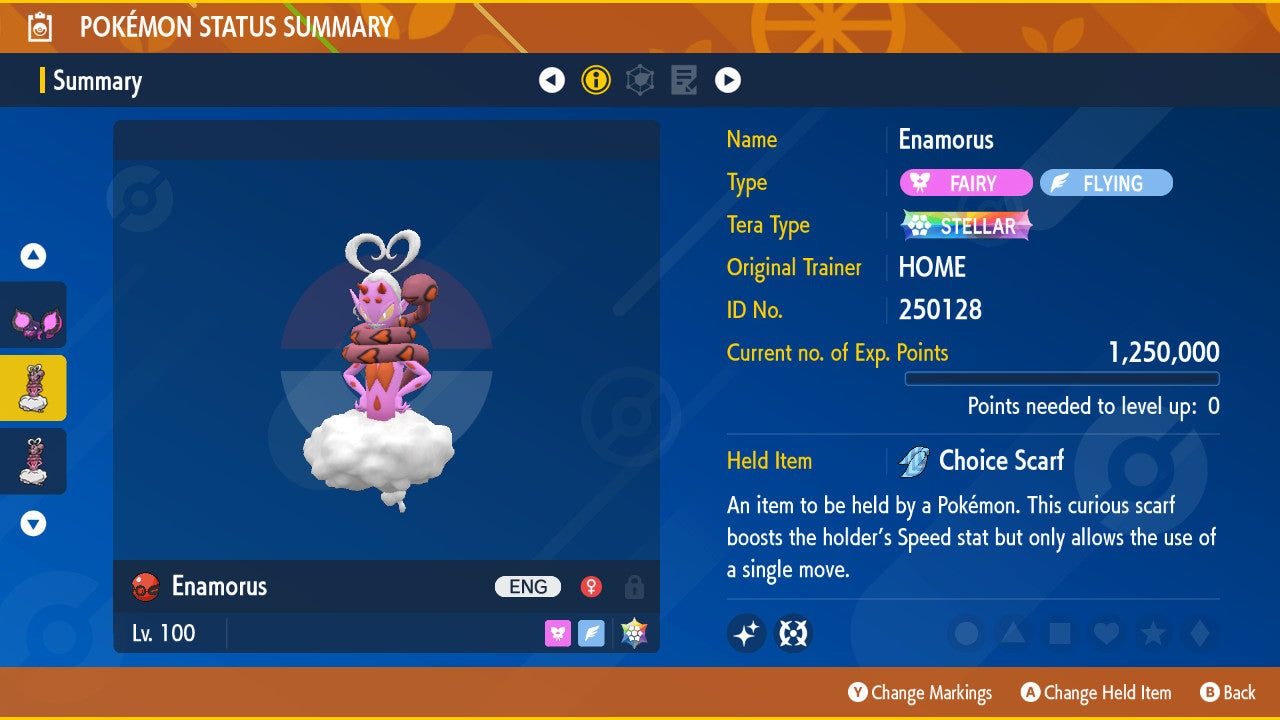Image resolution: width=1280 pixels, height=720 pixels.
Task: Switch to the hexagon stats tab
Action: 640,80
